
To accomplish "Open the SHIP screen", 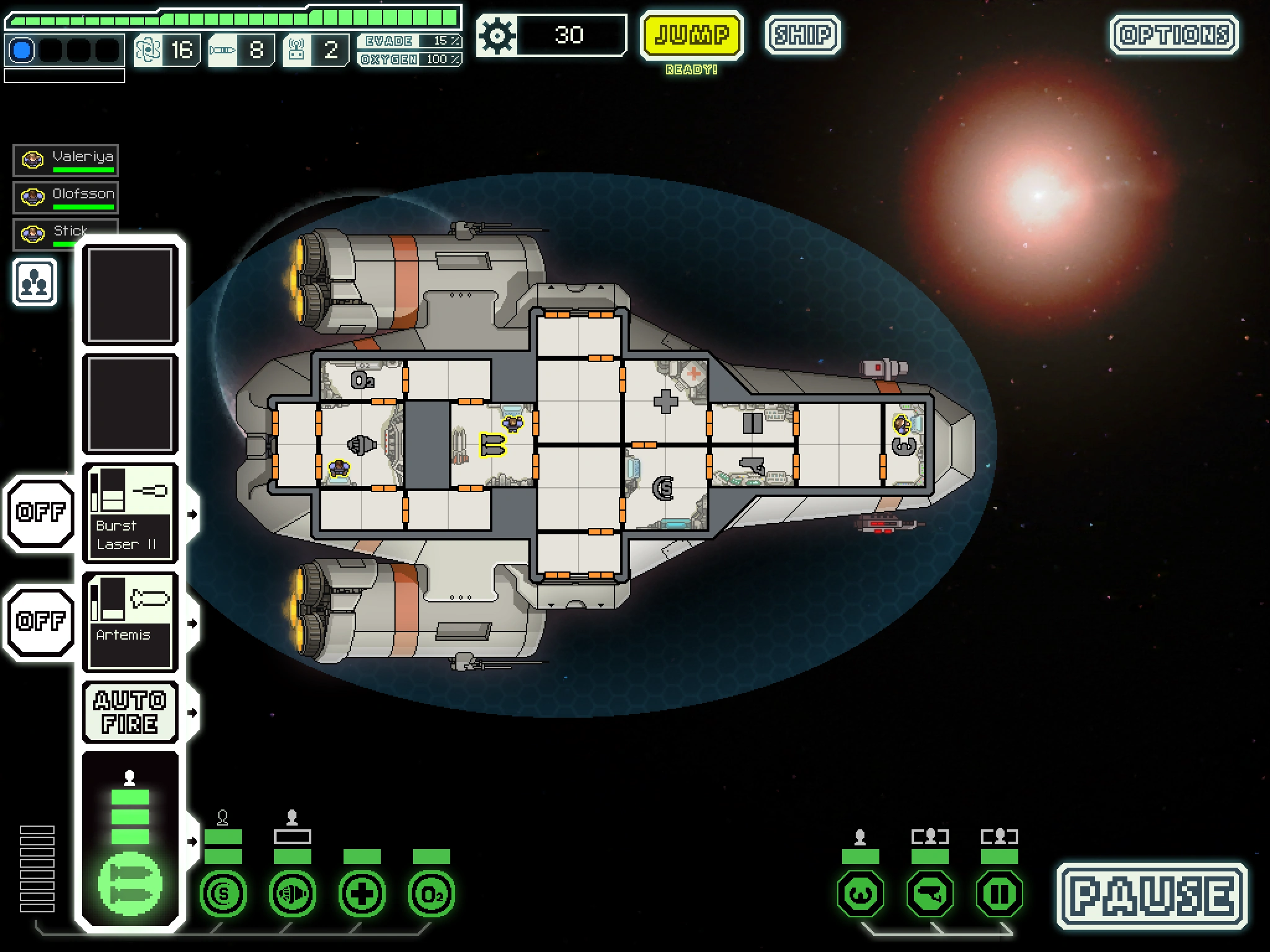I will (802, 35).
